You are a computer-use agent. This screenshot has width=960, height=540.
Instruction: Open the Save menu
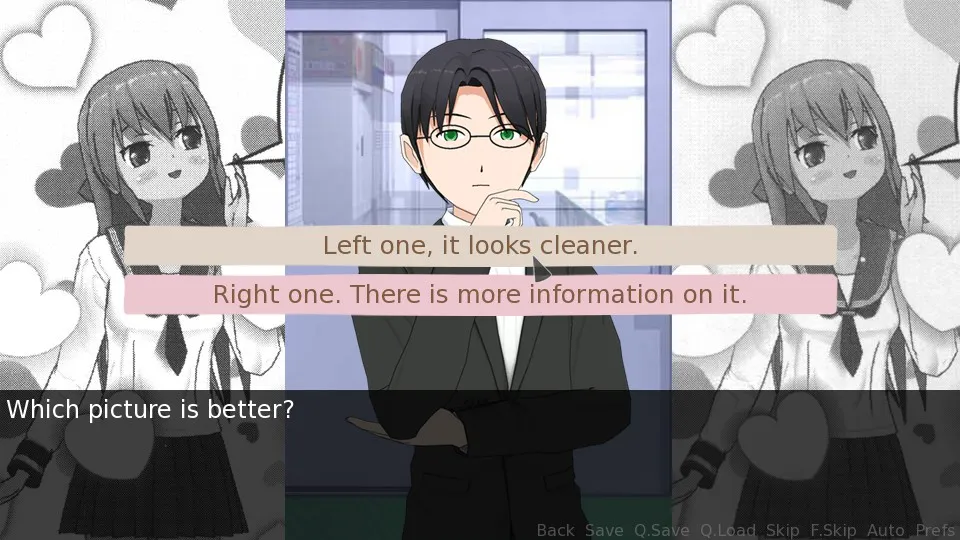pyautogui.click(x=604, y=530)
